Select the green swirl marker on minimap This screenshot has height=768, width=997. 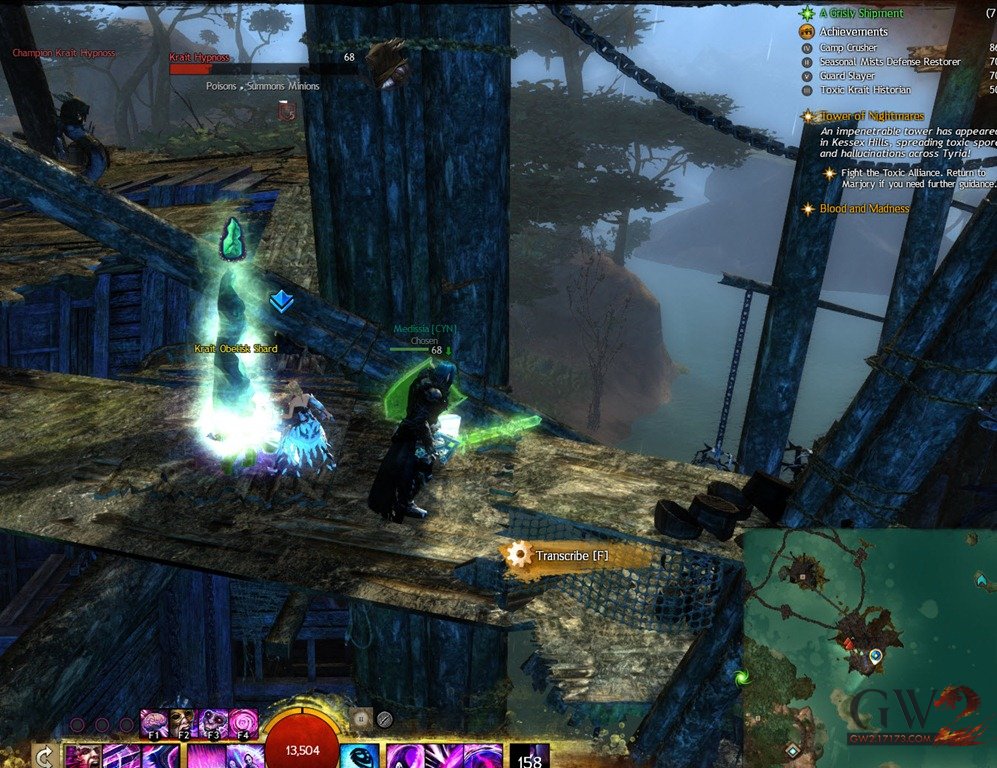[741, 677]
